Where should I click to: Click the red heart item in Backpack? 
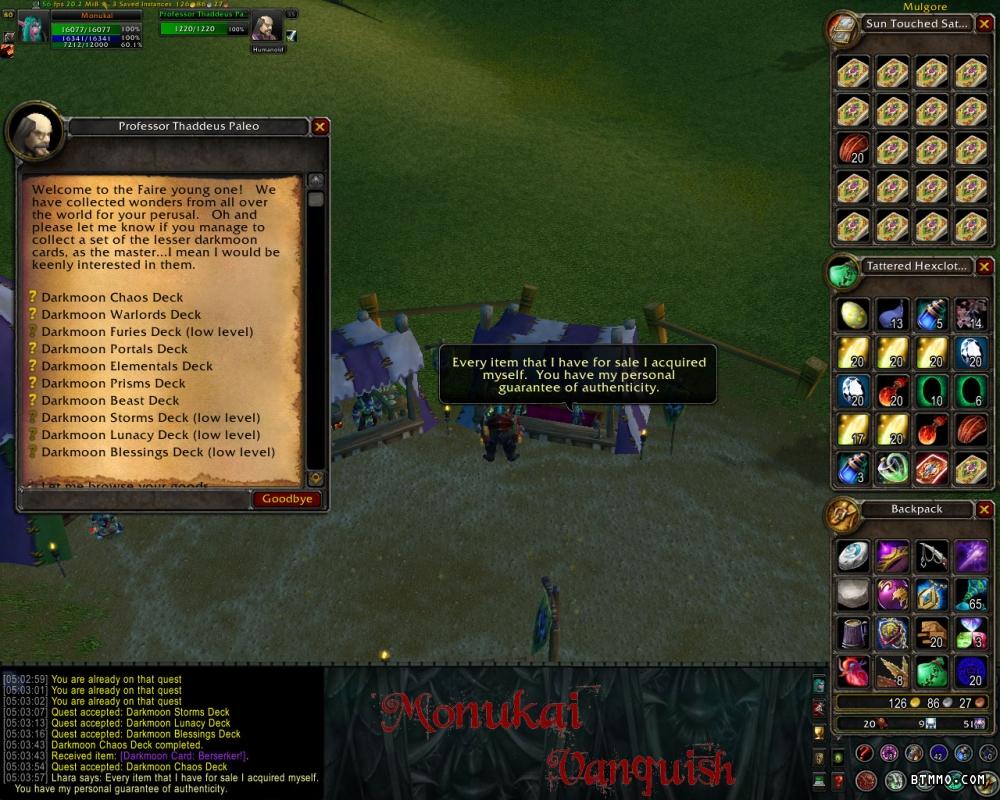coord(853,672)
